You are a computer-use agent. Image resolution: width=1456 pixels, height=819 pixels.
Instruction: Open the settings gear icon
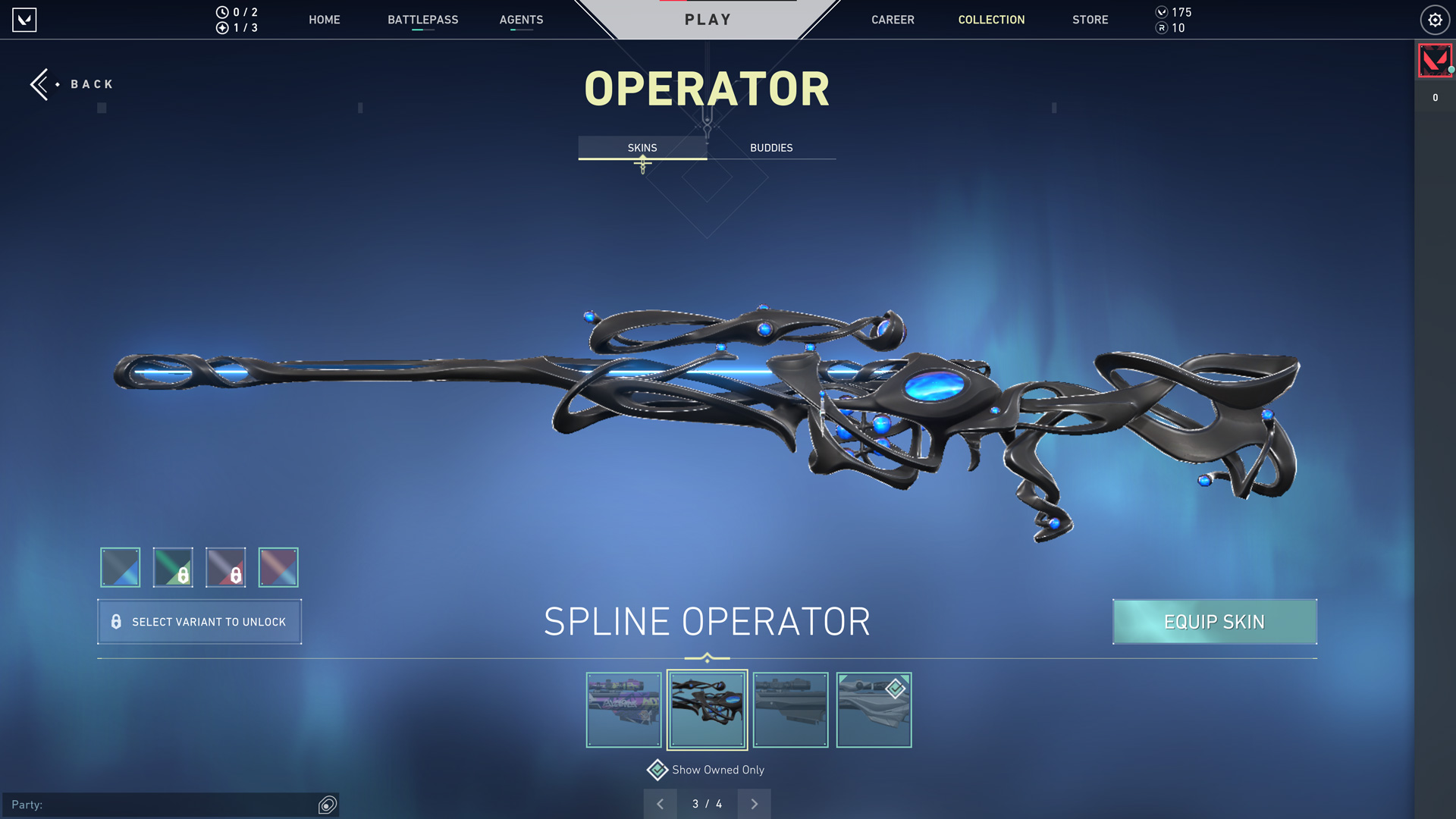pyautogui.click(x=1435, y=20)
